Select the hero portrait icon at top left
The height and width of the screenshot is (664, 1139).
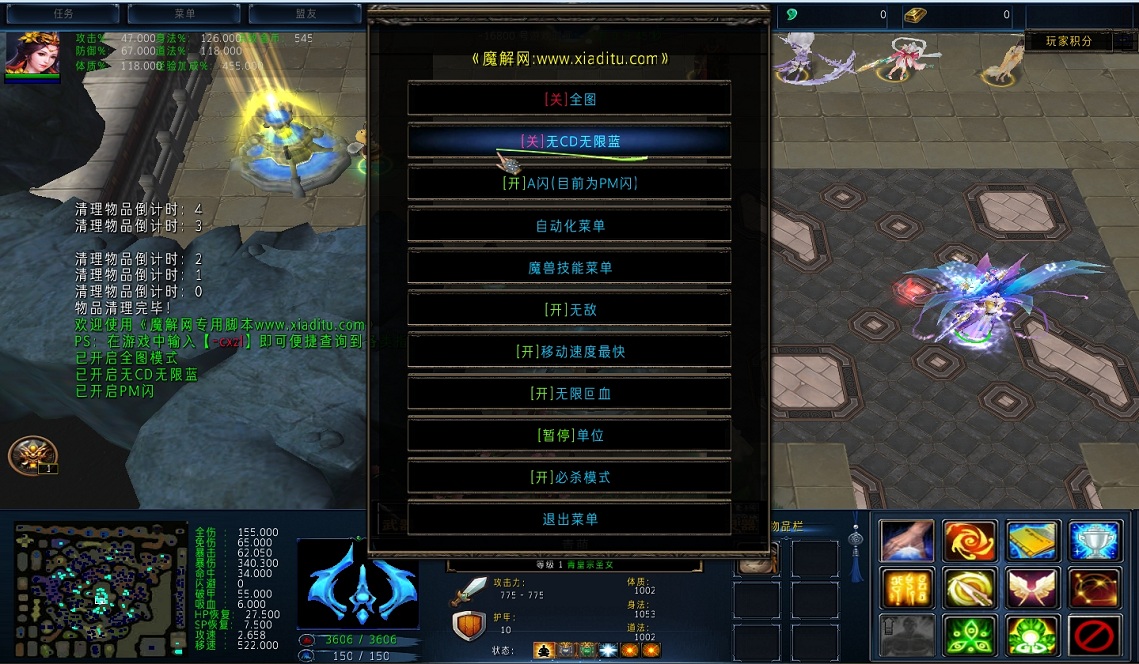(30, 55)
